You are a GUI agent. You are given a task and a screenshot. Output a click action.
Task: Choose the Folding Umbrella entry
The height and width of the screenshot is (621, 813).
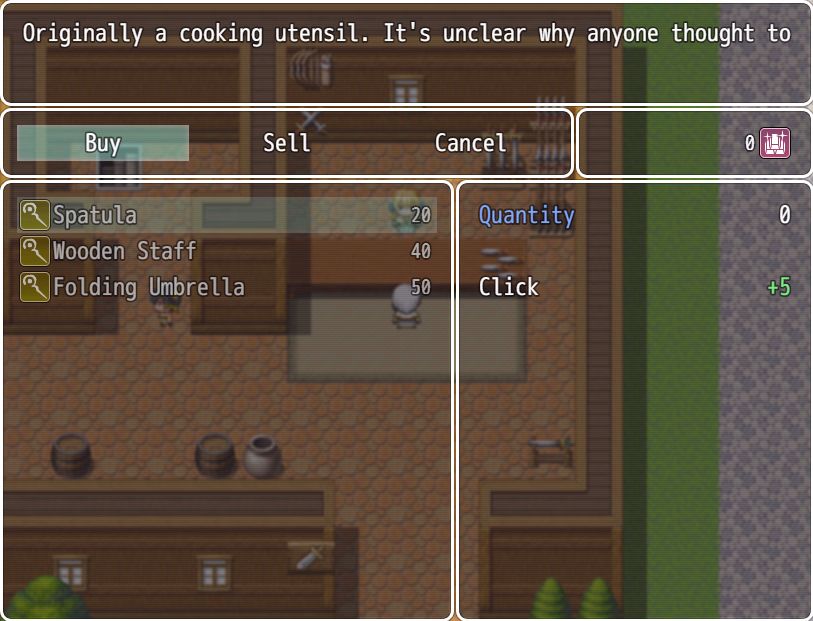pos(226,287)
